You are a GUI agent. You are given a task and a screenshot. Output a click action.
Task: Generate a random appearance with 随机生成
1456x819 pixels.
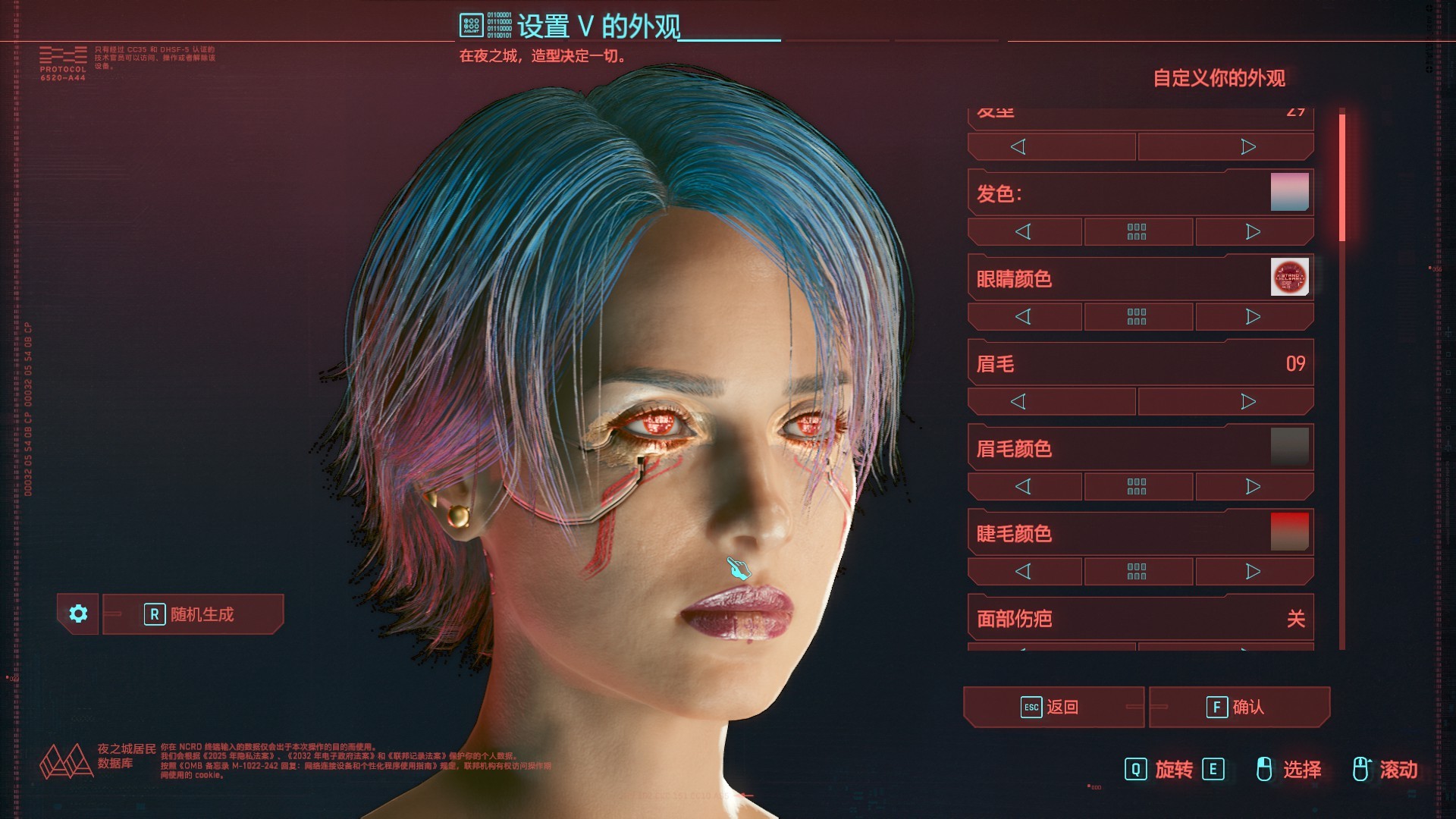coord(193,614)
